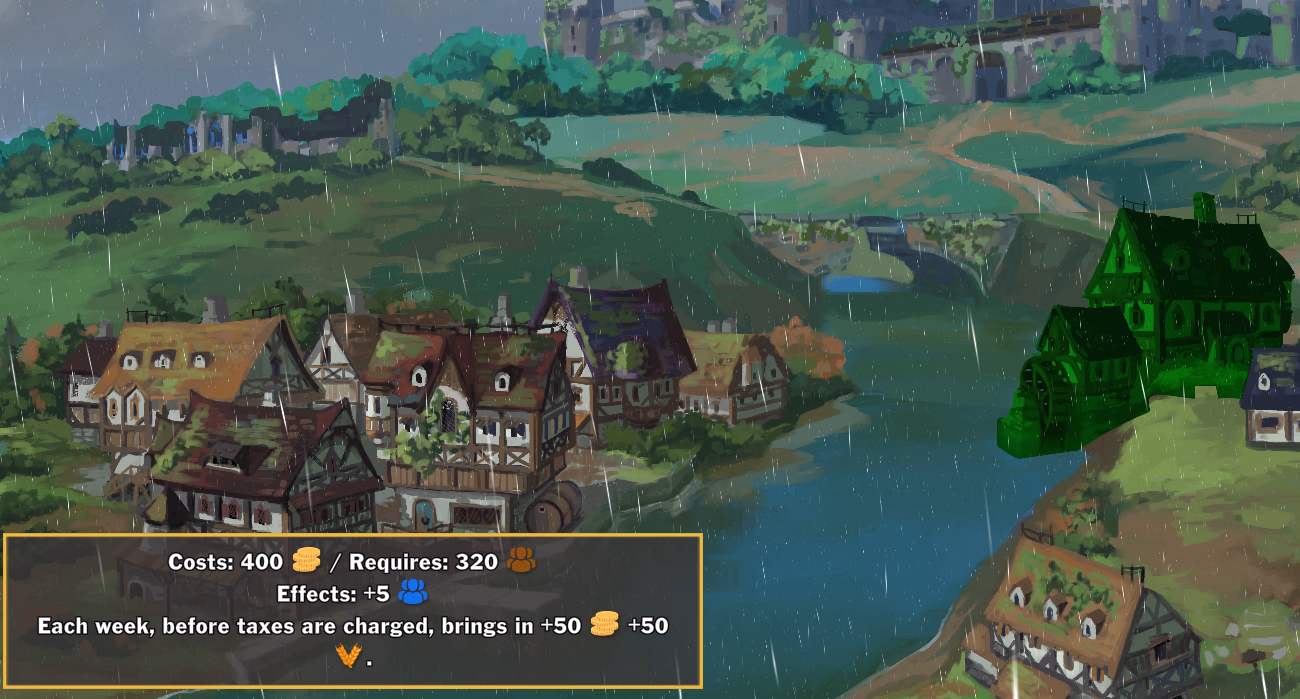Screen dimensions: 1300x699
Task: Select the green highlighted watermill building
Action: click(1160, 320)
